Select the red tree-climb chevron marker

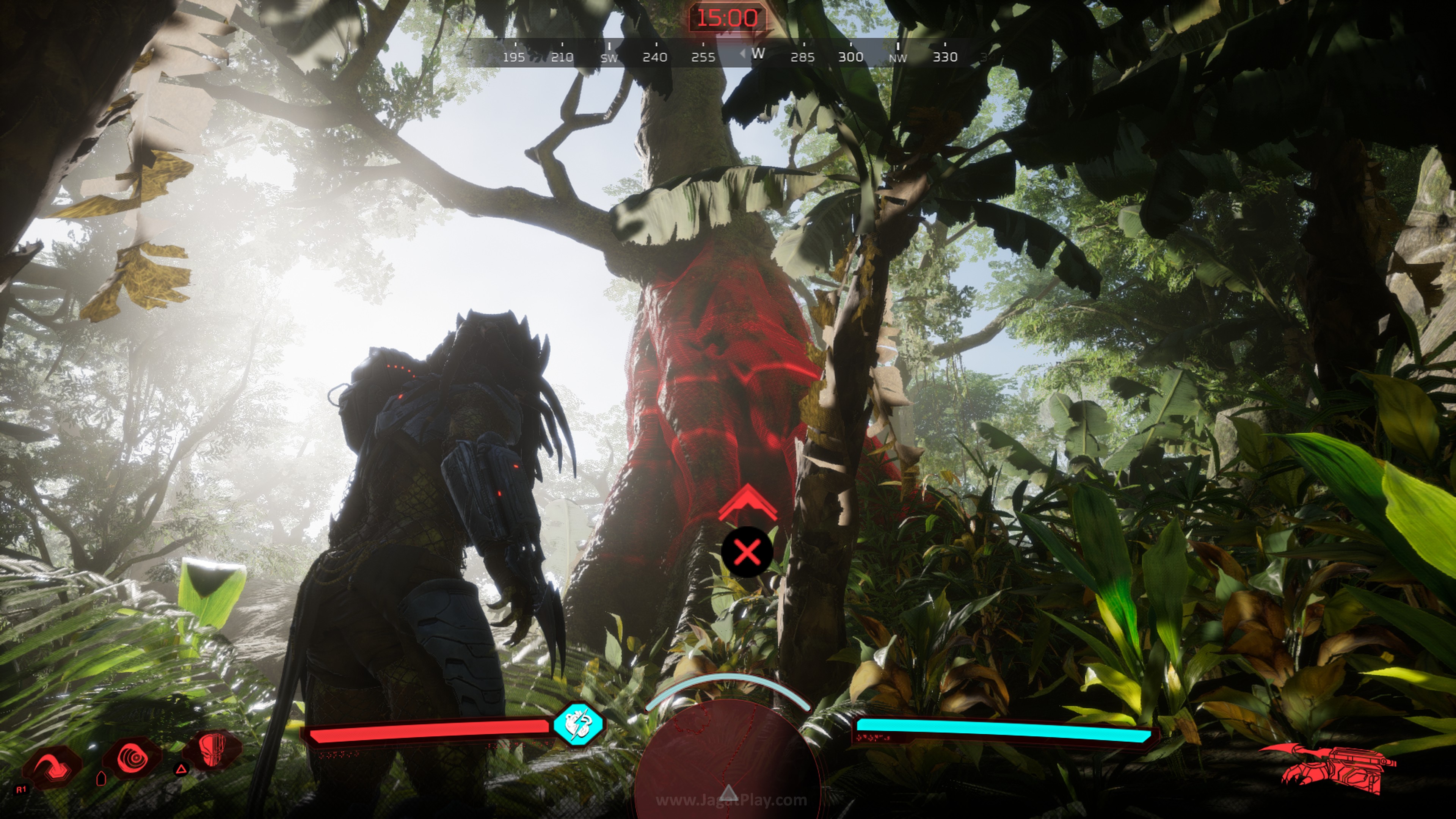point(747,503)
